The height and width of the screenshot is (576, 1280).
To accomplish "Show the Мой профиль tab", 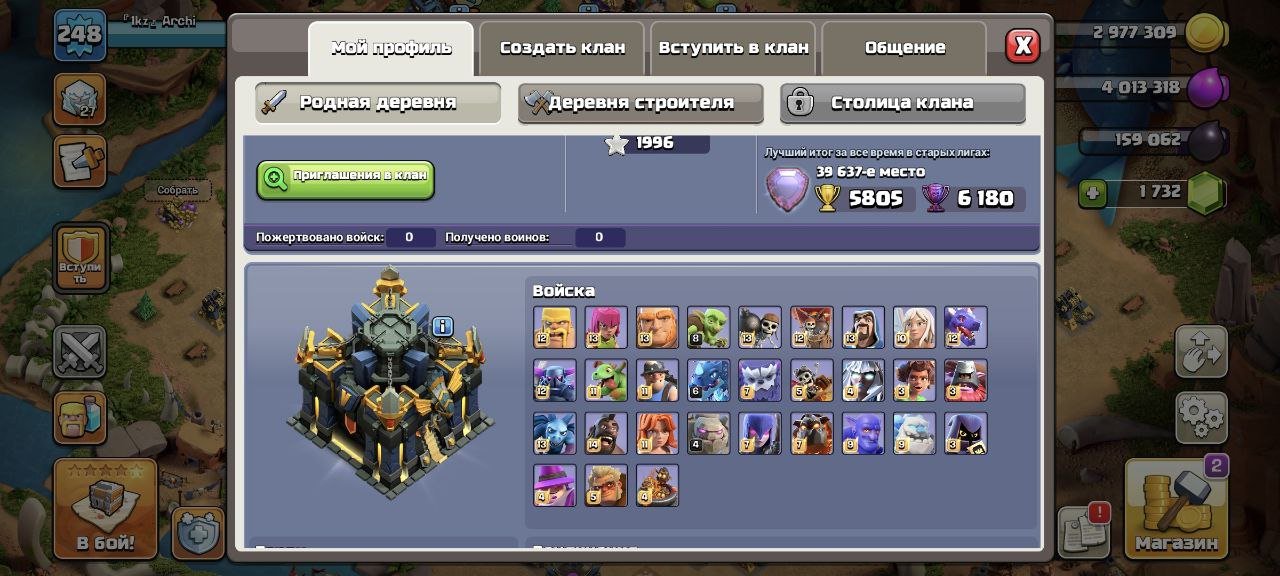I will point(391,48).
